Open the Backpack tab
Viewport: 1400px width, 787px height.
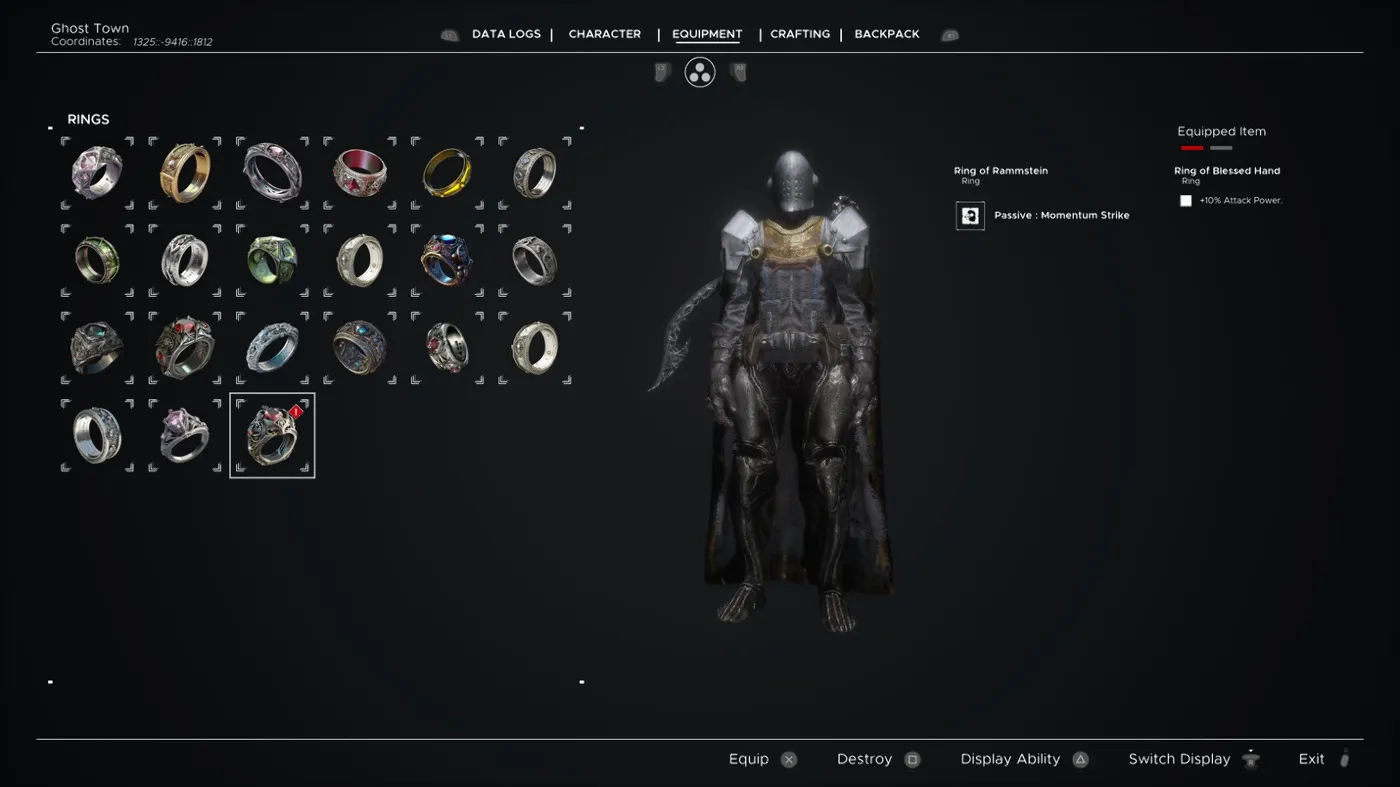[887, 34]
